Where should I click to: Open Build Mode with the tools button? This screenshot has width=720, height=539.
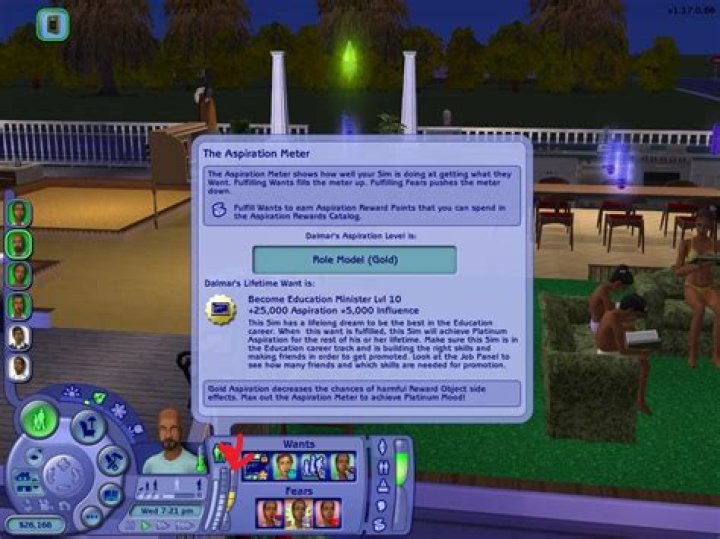click(x=111, y=462)
